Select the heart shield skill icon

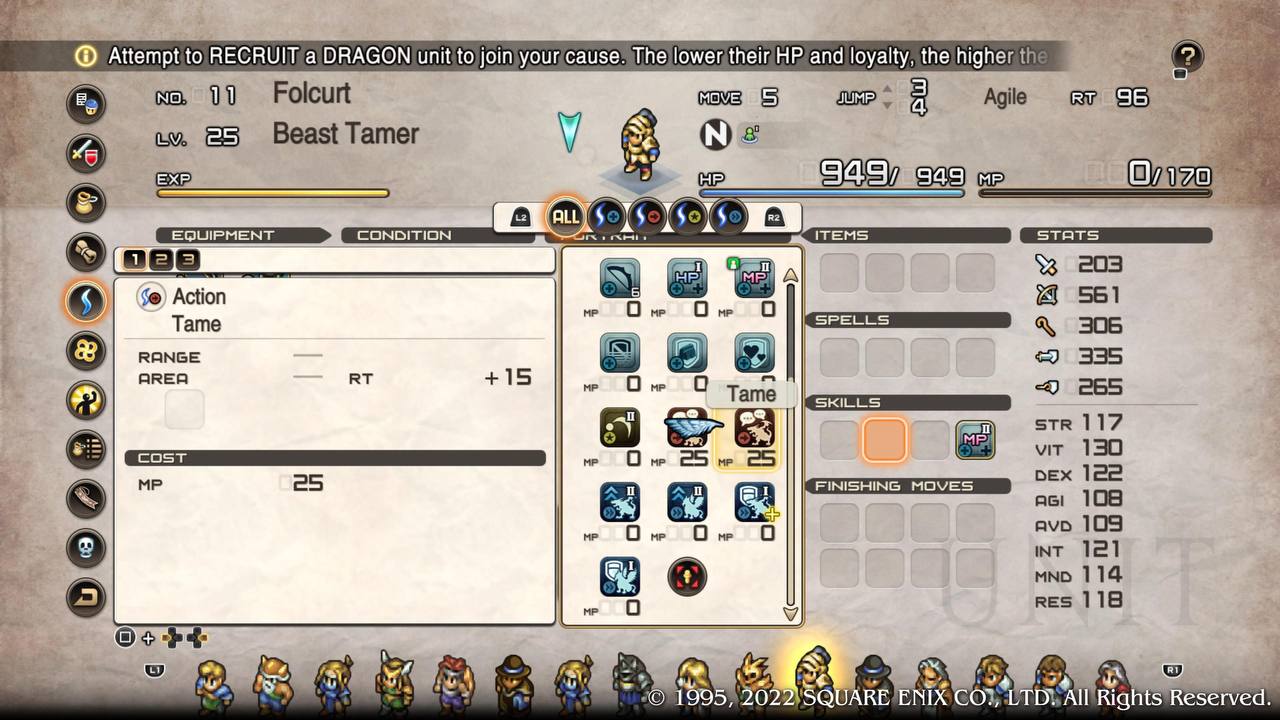point(754,352)
